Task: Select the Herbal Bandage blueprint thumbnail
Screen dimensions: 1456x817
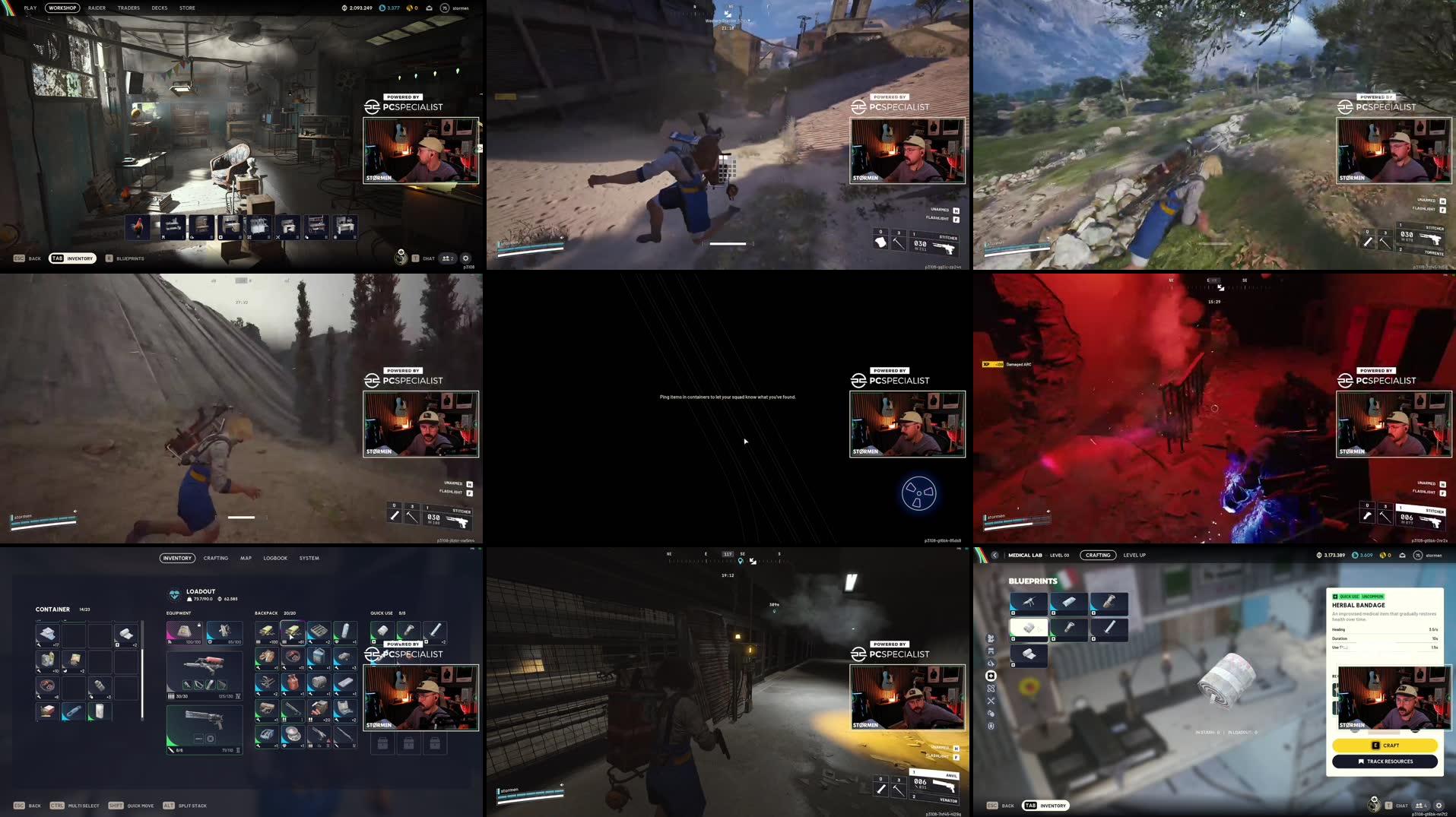Action: (x=1029, y=629)
